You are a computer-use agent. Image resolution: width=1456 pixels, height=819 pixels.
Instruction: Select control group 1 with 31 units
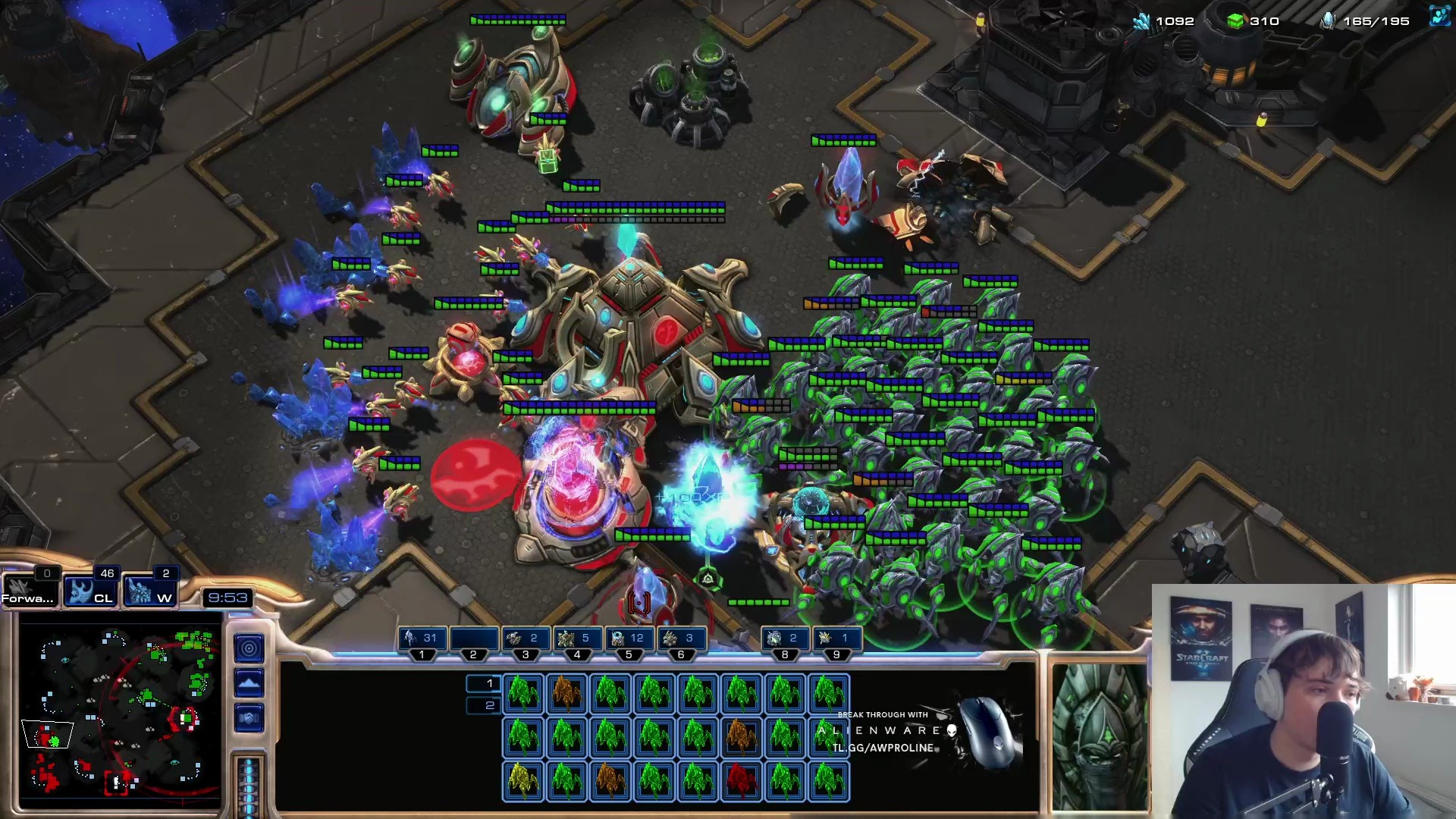(x=422, y=639)
